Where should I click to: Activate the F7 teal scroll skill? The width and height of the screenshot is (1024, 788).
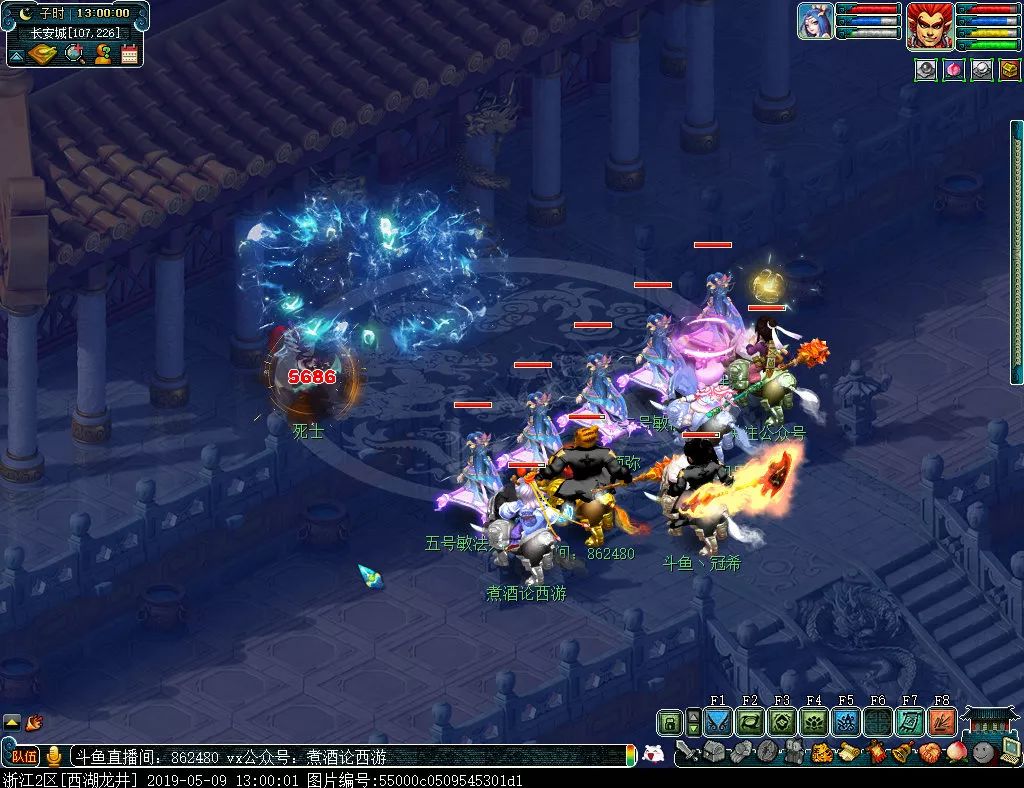tap(910, 722)
